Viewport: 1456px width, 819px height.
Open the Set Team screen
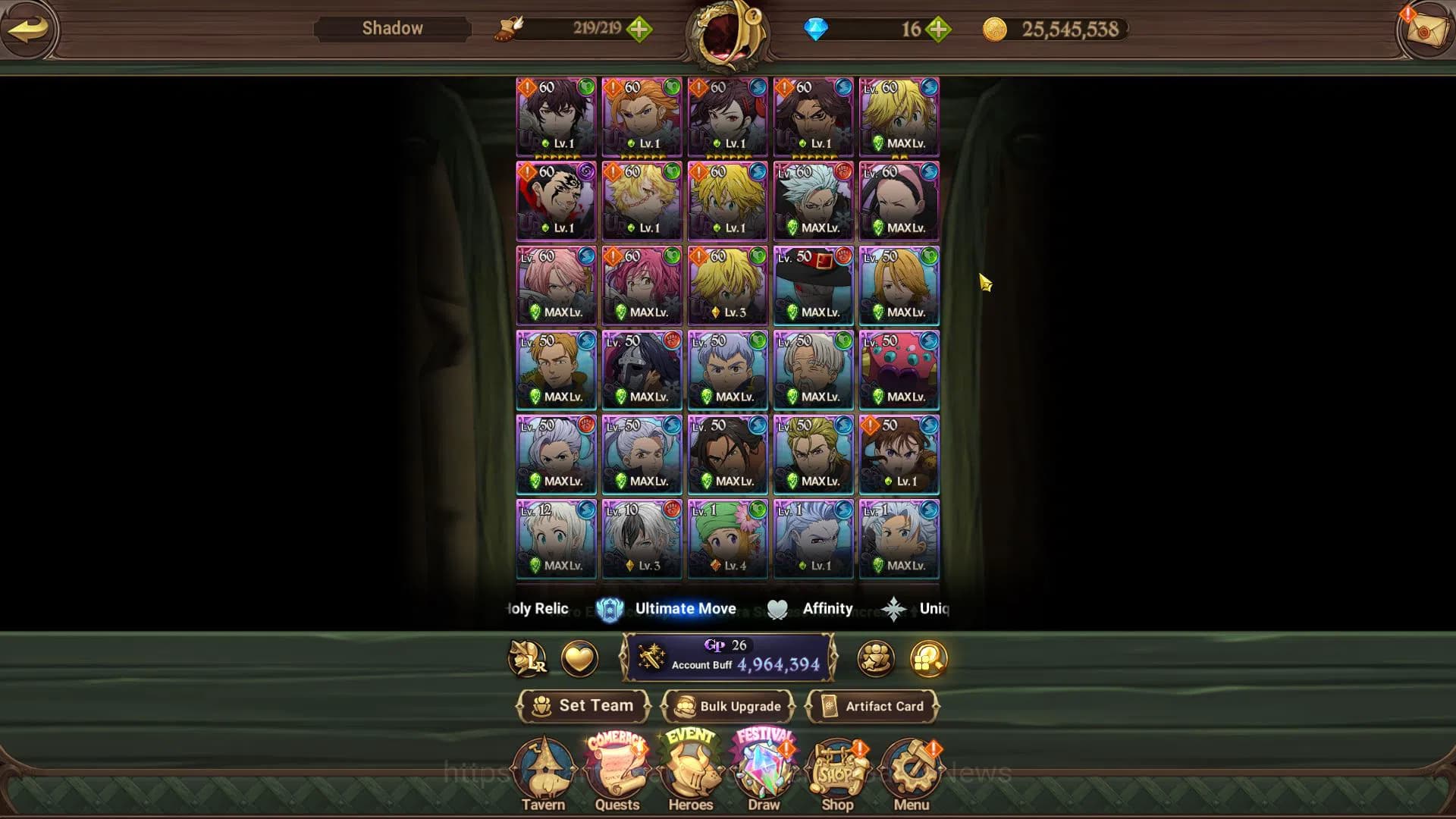click(x=583, y=706)
